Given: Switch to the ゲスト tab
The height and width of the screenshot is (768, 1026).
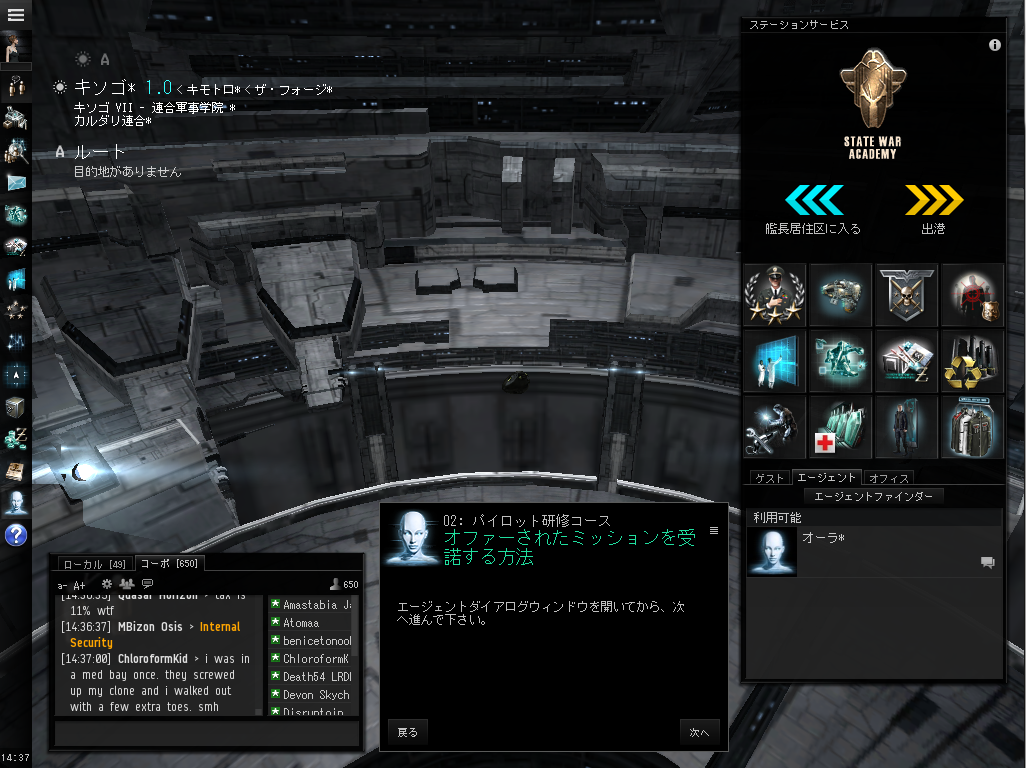Looking at the screenshot, I should coord(769,478).
